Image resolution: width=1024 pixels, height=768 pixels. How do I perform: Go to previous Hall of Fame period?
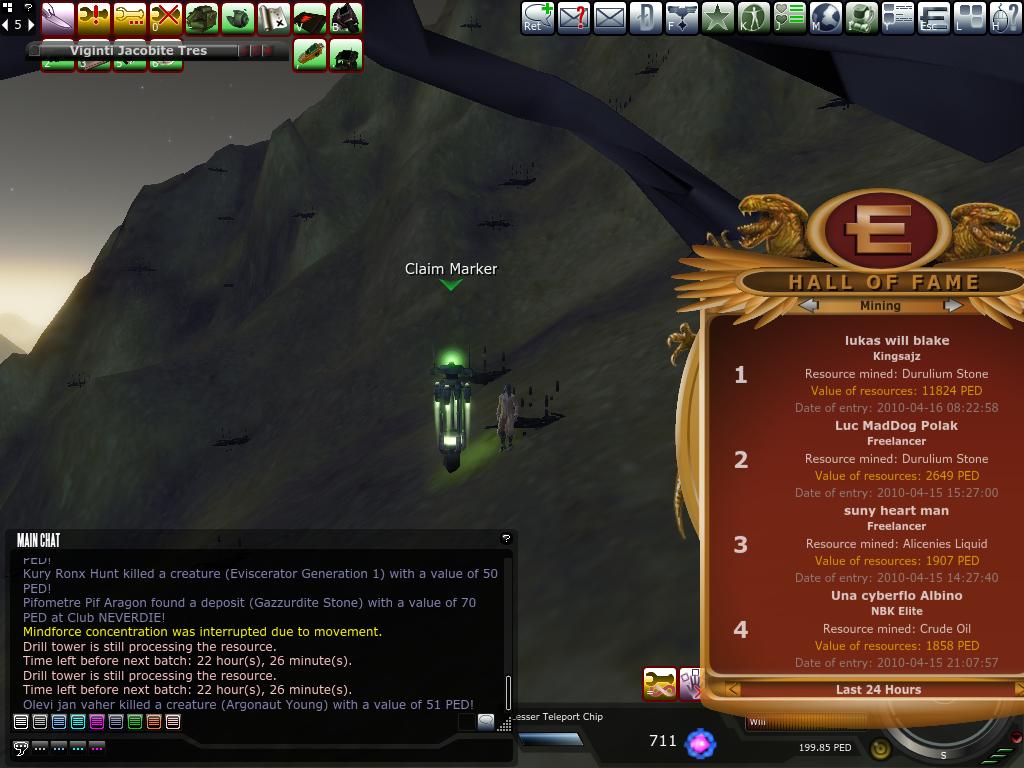click(x=733, y=689)
